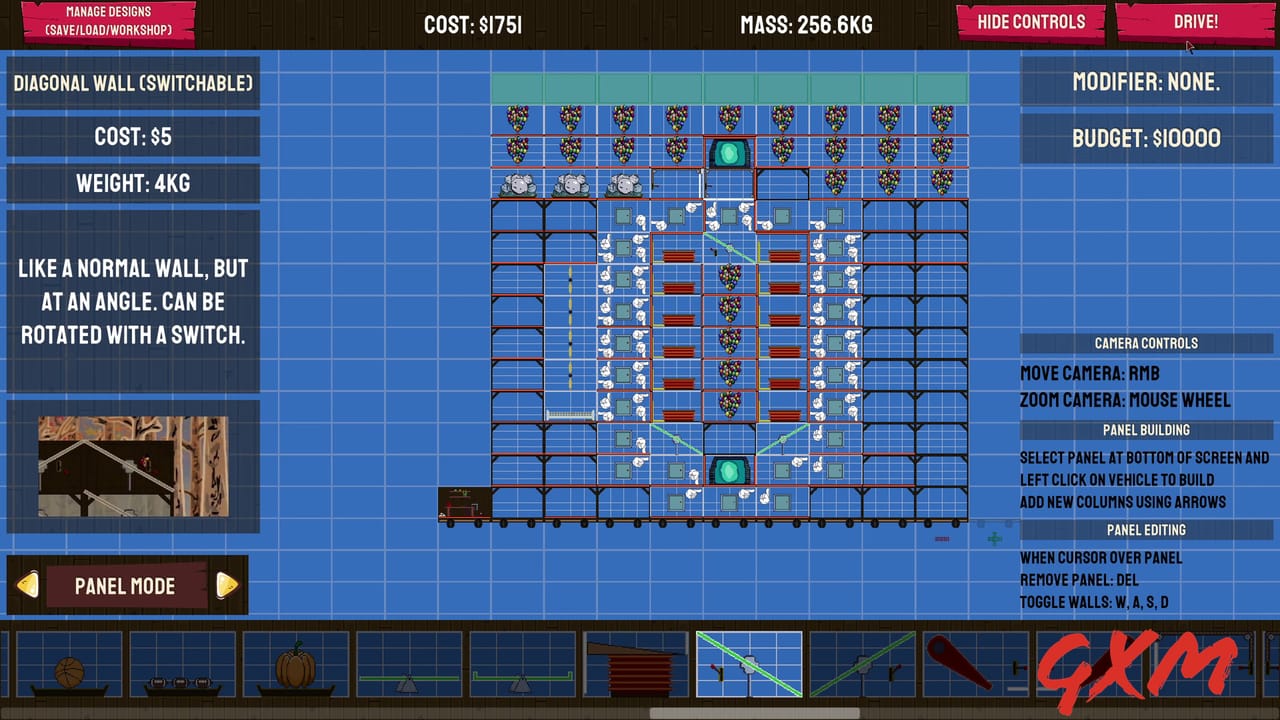Toggle the switchable diagonal wall selection
Image resolution: width=1280 pixels, height=720 pixels.
[x=748, y=662]
